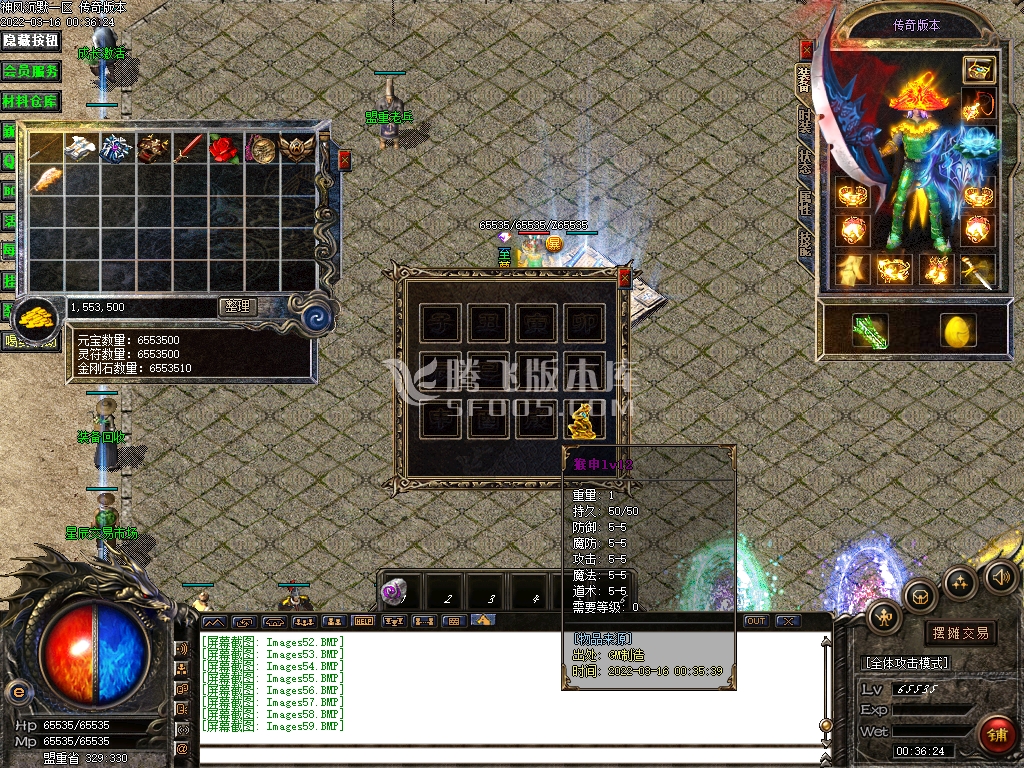Close the center zodiac panel
The height and width of the screenshot is (768, 1024).
pyautogui.click(x=625, y=278)
